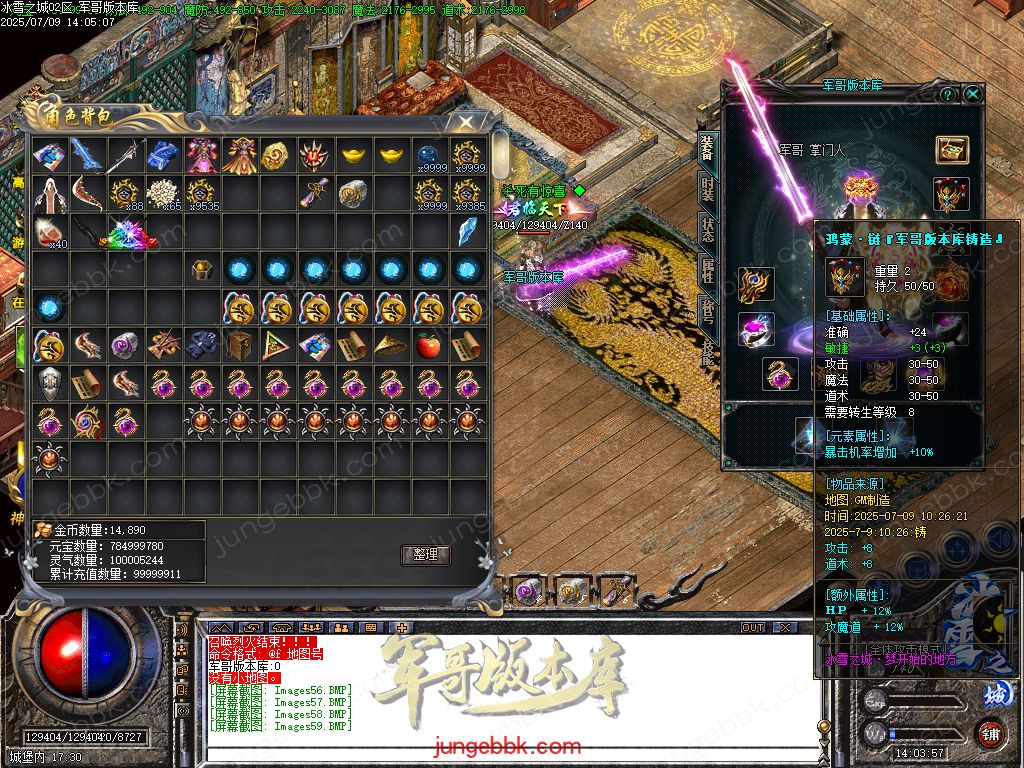The height and width of the screenshot is (768, 1024).
Task: Click the treasure chest icon in equipment panel
Action: [952, 150]
